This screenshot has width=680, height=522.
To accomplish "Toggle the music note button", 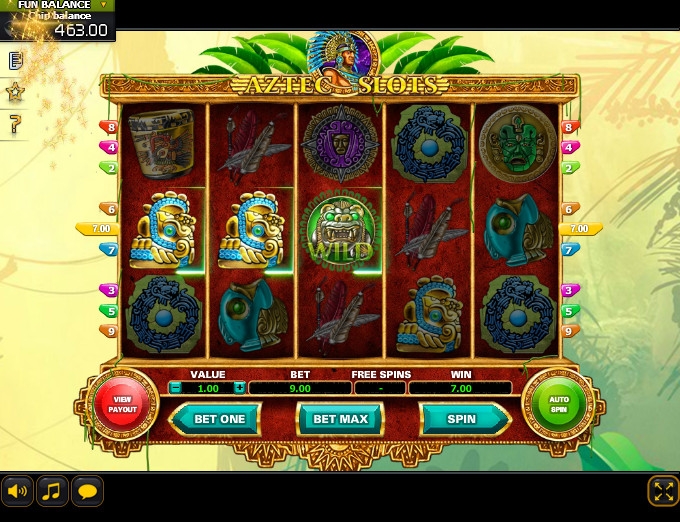I will click(52, 490).
